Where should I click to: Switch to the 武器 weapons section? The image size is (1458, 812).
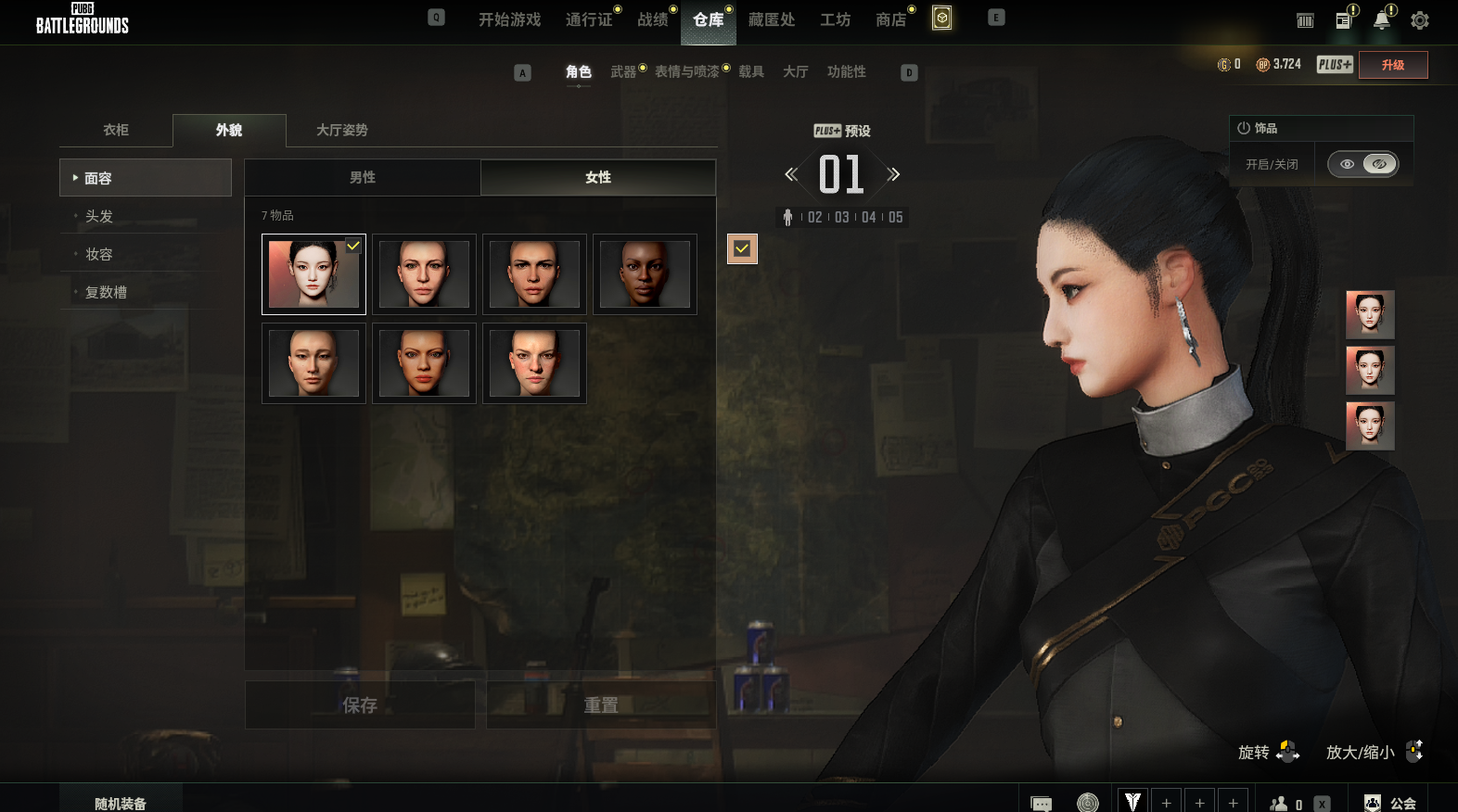[623, 71]
